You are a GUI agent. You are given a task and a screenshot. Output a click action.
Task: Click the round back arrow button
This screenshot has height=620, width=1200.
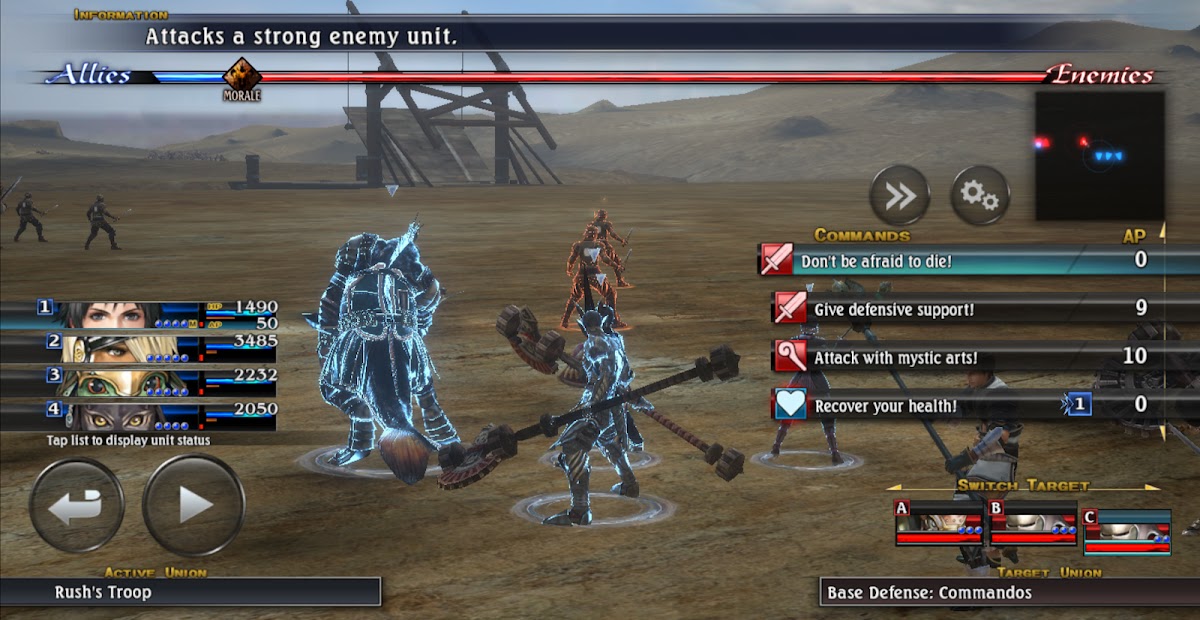(x=76, y=506)
